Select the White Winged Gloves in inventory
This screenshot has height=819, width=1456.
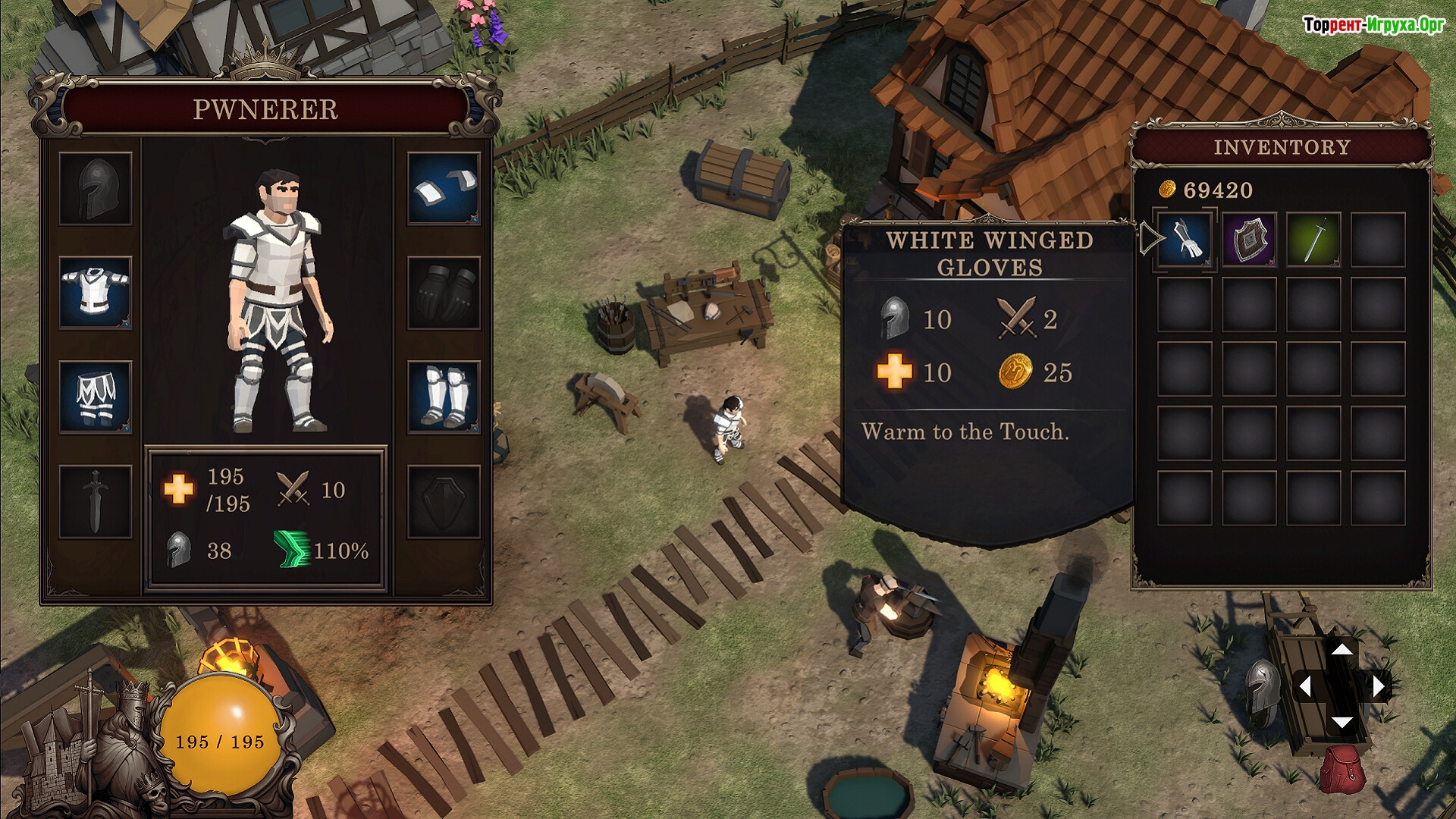point(1185,240)
